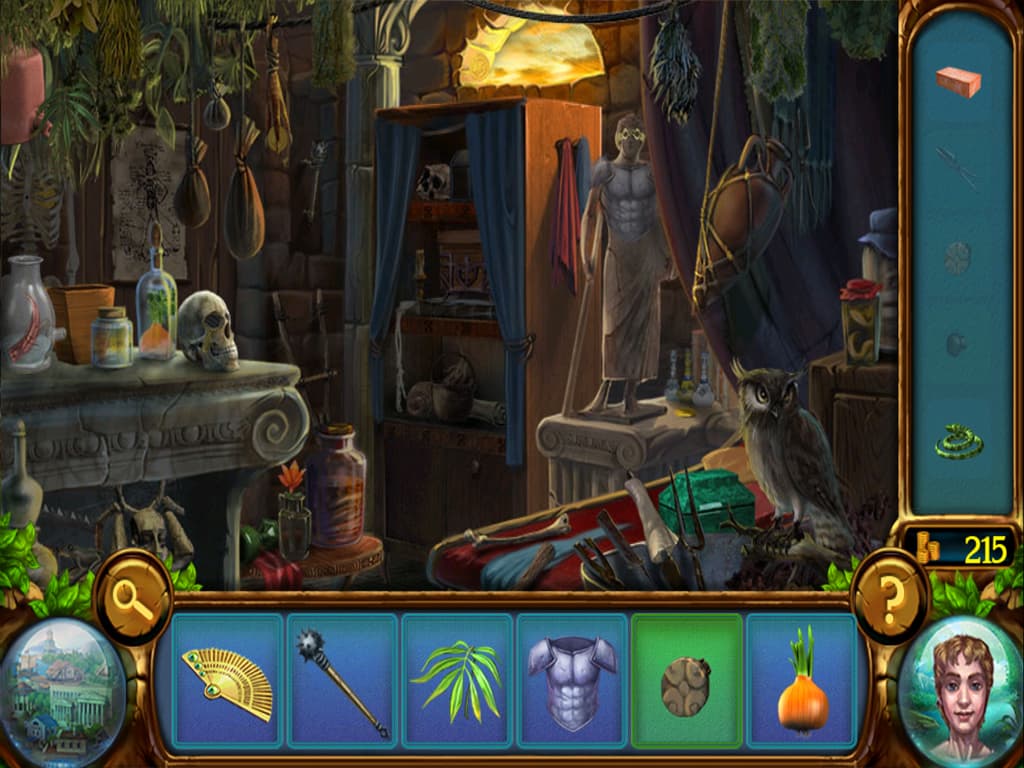This screenshot has height=768, width=1024.
Task: Select the green coiled snake item
Action: [x=958, y=440]
